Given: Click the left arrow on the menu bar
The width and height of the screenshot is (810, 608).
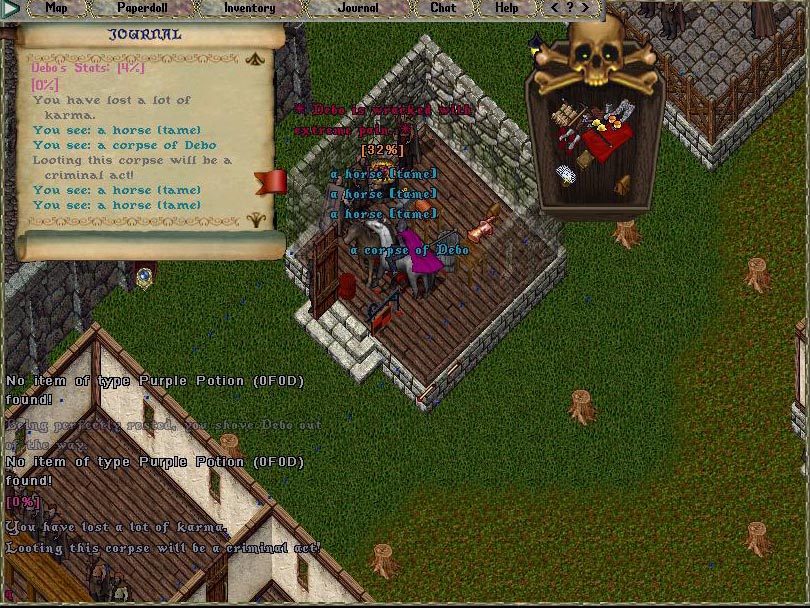Looking at the screenshot, I should [555, 8].
